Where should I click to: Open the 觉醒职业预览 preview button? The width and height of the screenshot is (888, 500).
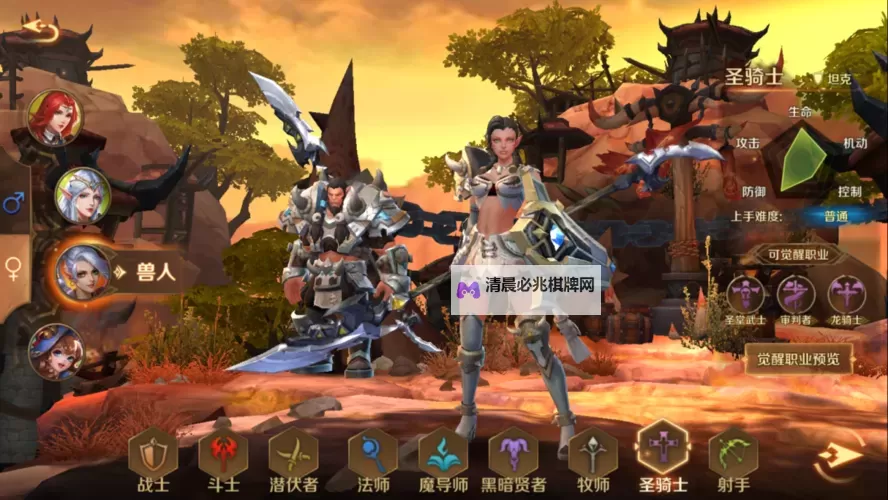point(798,357)
